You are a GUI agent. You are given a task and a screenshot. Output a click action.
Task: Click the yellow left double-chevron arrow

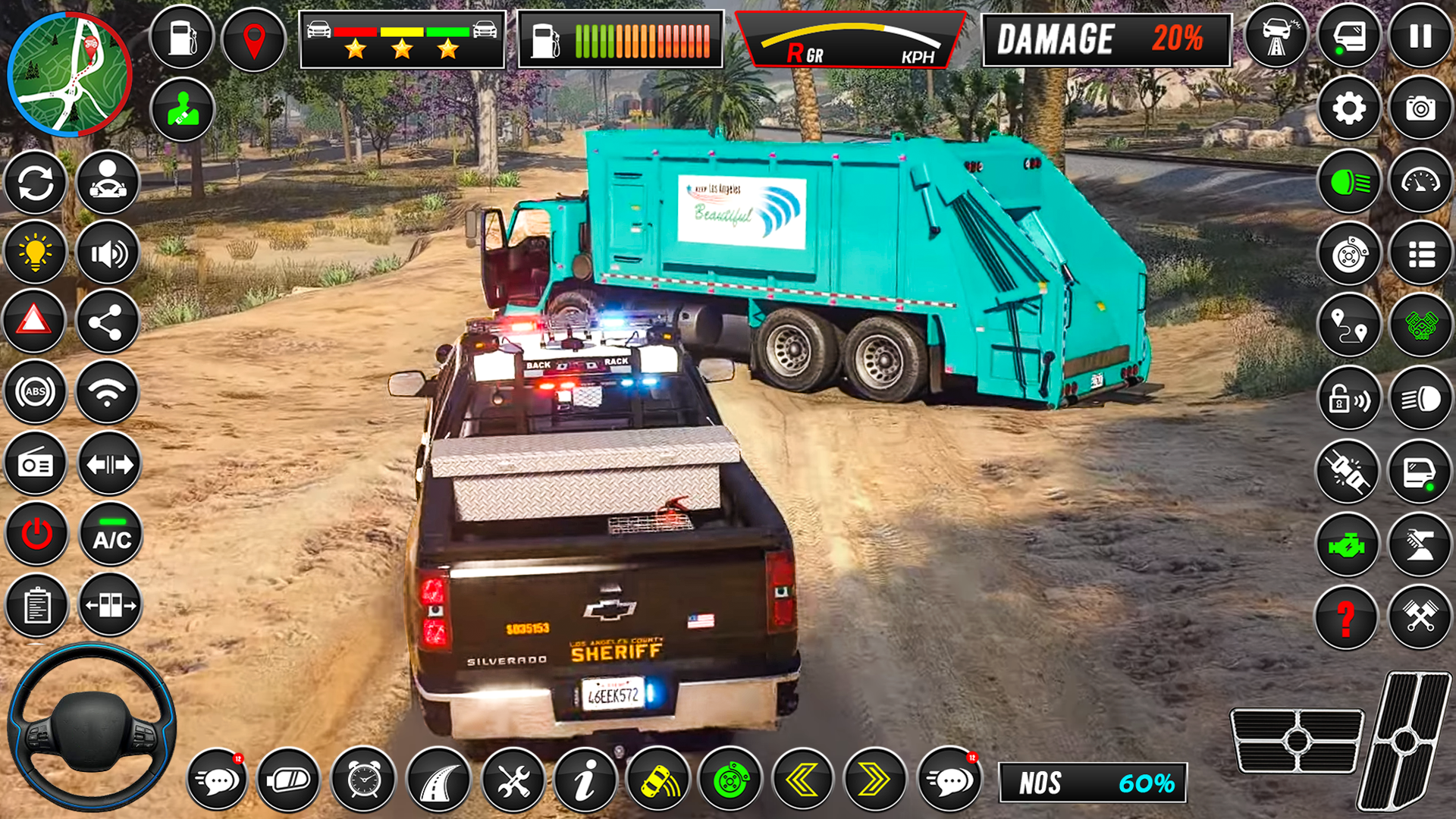[805, 780]
